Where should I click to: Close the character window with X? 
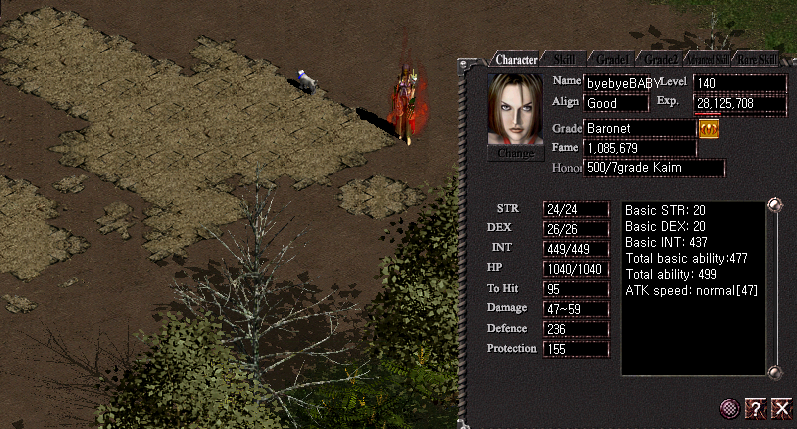tap(781, 407)
